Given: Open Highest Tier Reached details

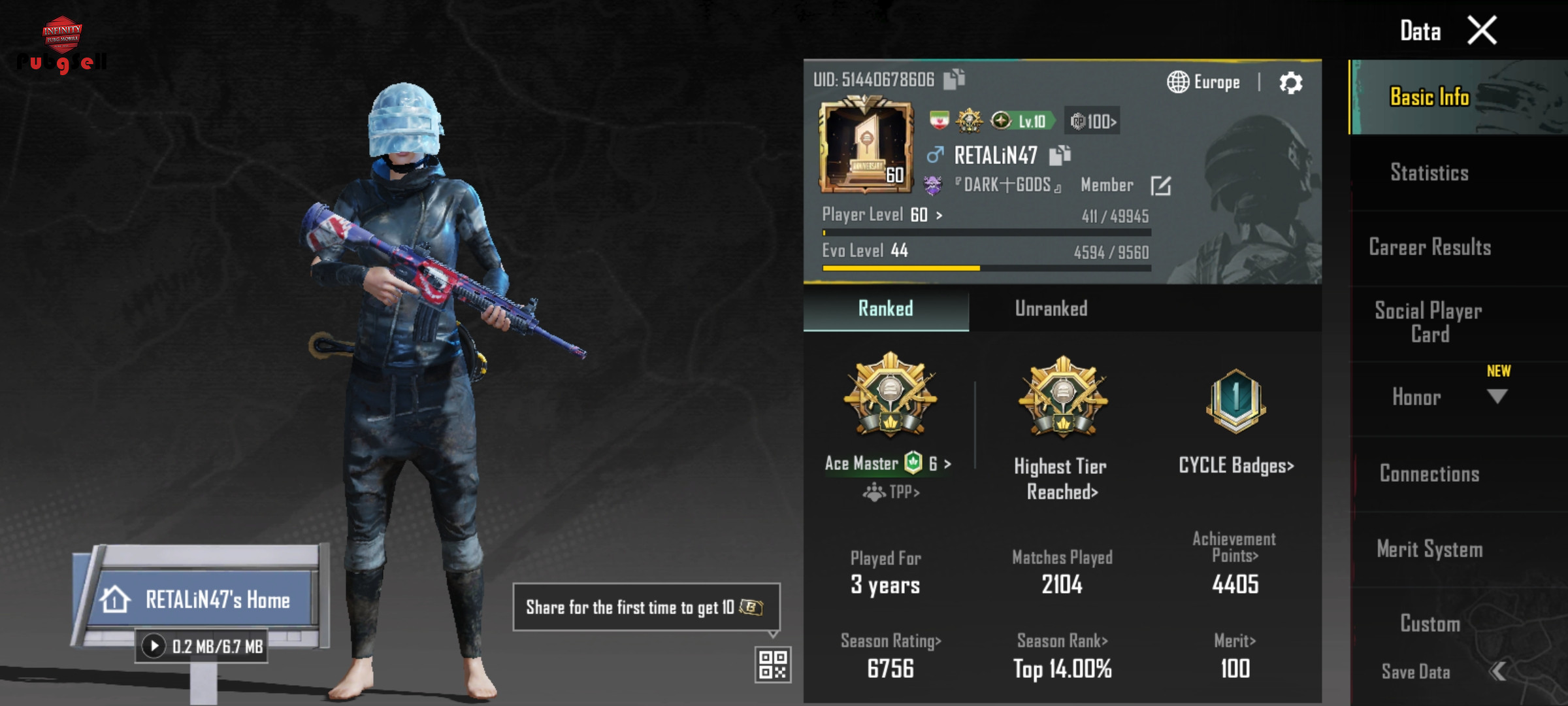Looking at the screenshot, I should click(1061, 479).
